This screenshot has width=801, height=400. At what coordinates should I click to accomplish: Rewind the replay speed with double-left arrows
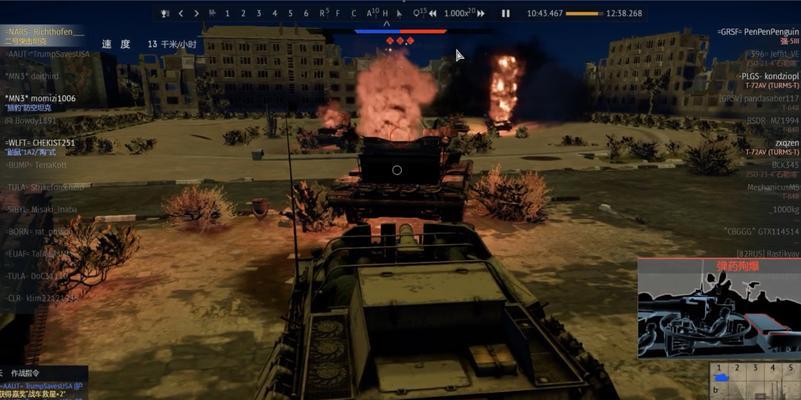coord(432,13)
